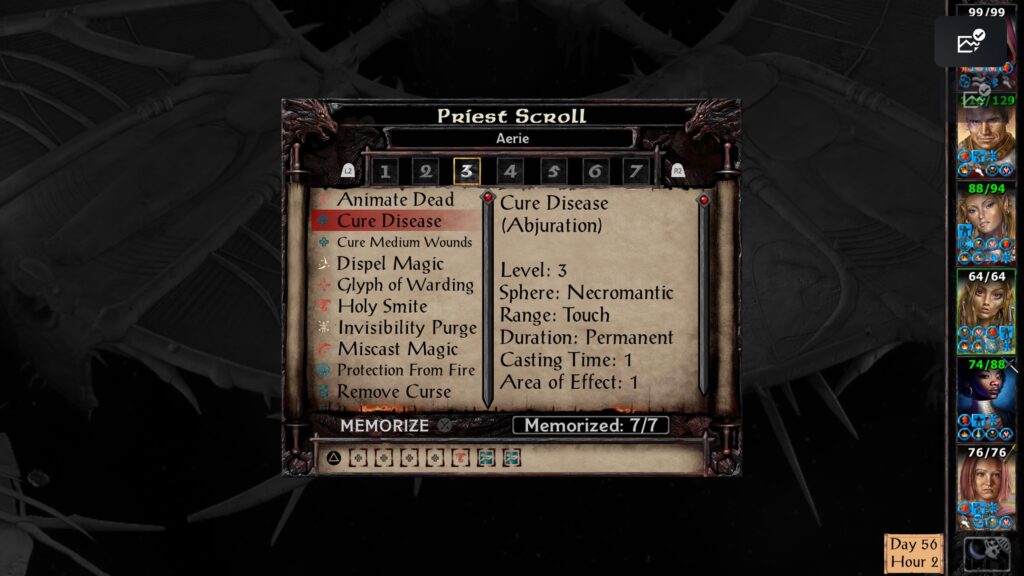This screenshot has width=1024, height=576.
Task: Pick Glyph of Warding spell
Action: [405, 285]
